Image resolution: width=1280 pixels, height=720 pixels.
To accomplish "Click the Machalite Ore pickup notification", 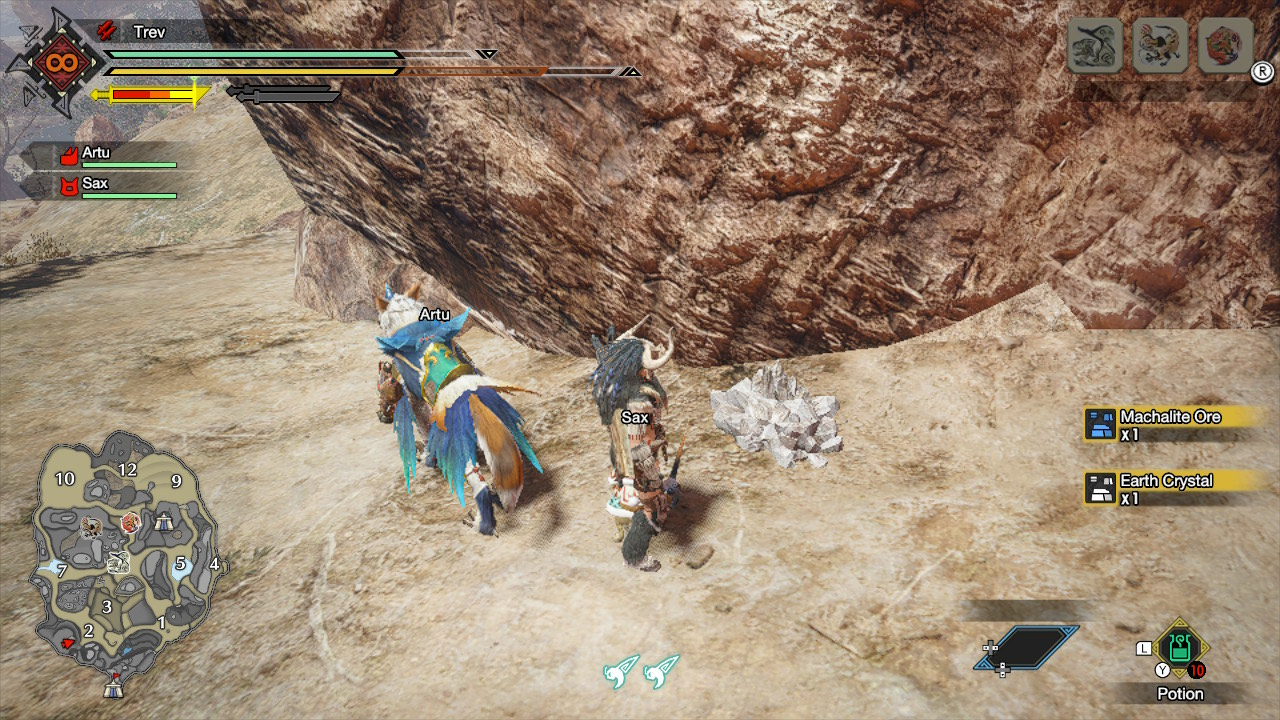I will (x=1166, y=424).
